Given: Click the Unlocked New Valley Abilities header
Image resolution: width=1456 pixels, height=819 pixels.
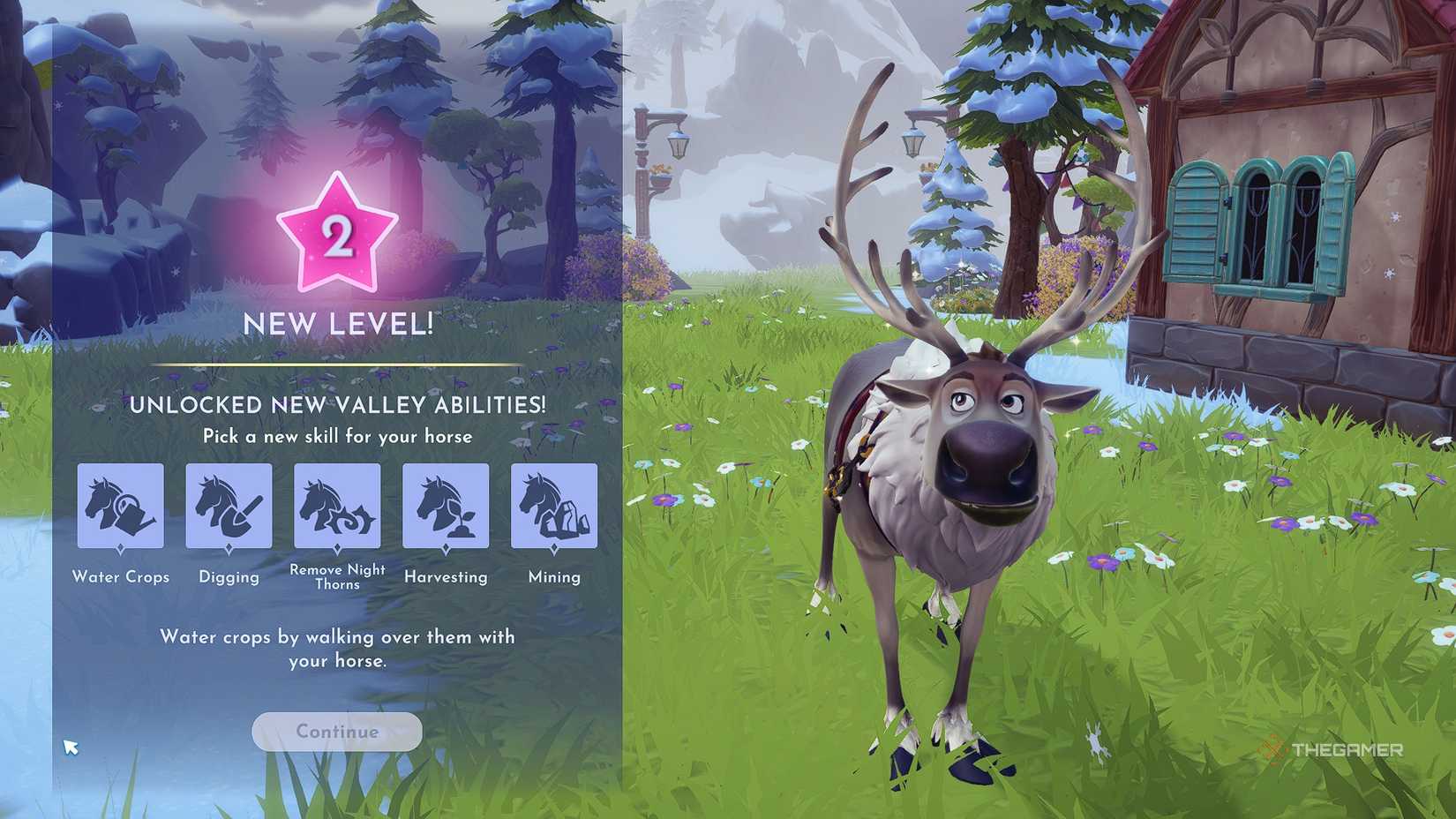Looking at the screenshot, I should tap(338, 405).
